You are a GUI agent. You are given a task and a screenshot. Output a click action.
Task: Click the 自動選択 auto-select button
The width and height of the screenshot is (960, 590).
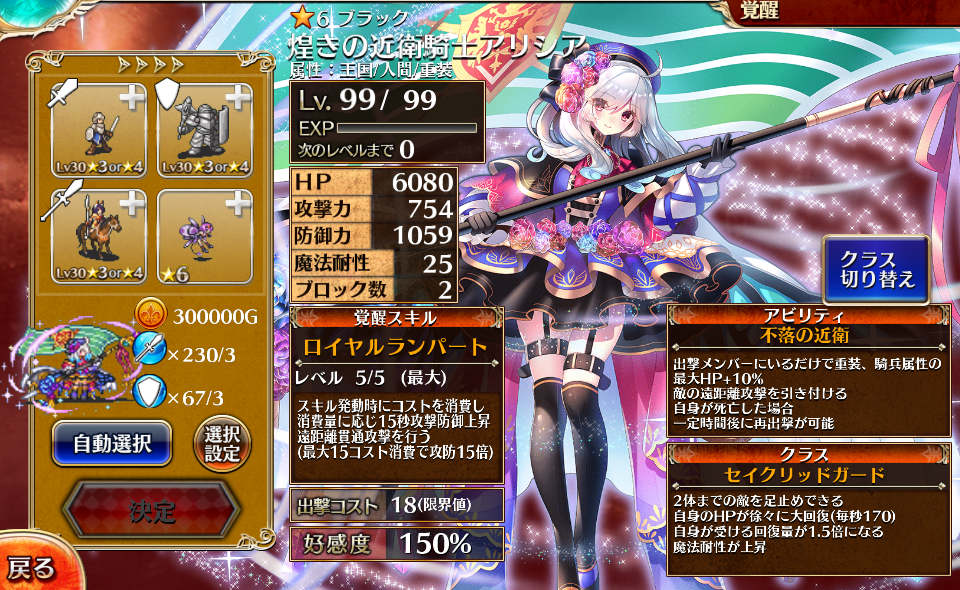[112, 443]
